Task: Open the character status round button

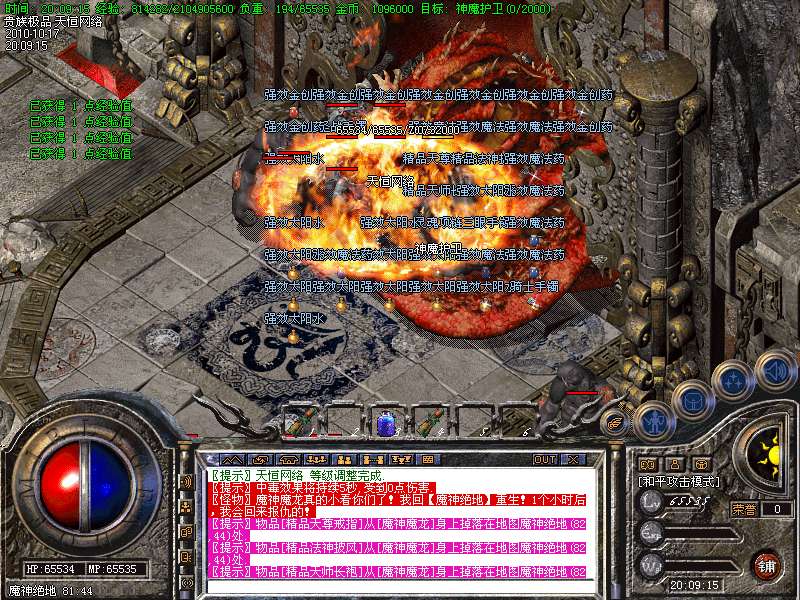Action: coord(654,420)
